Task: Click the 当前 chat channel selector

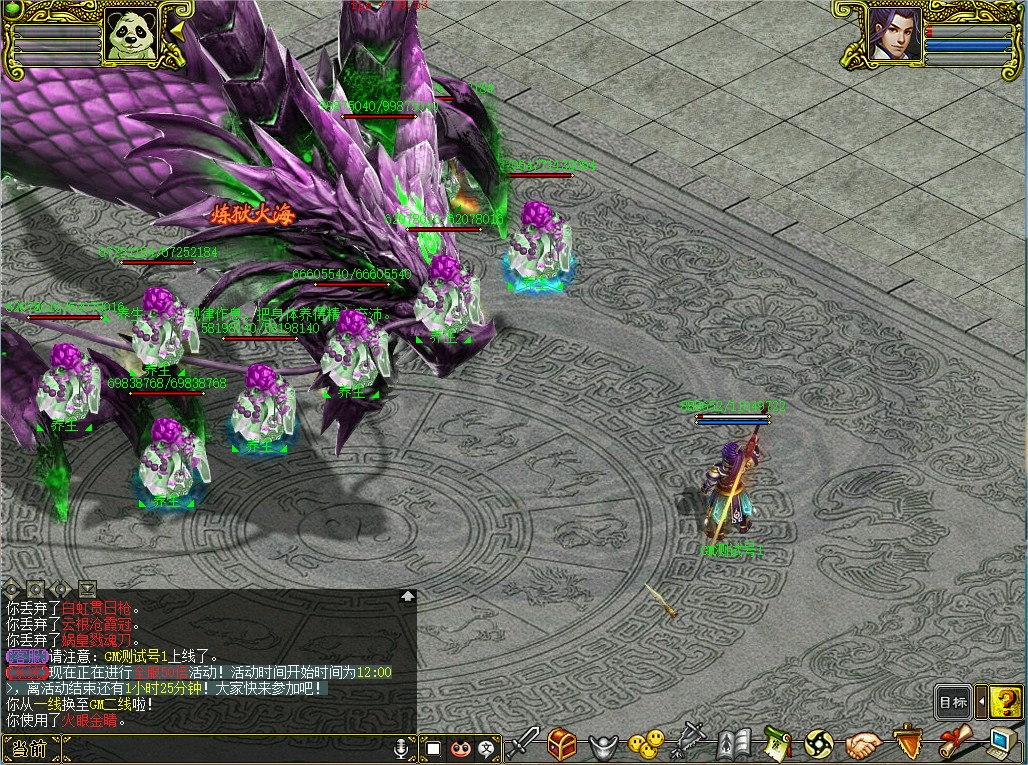Action: (x=31, y=748)
